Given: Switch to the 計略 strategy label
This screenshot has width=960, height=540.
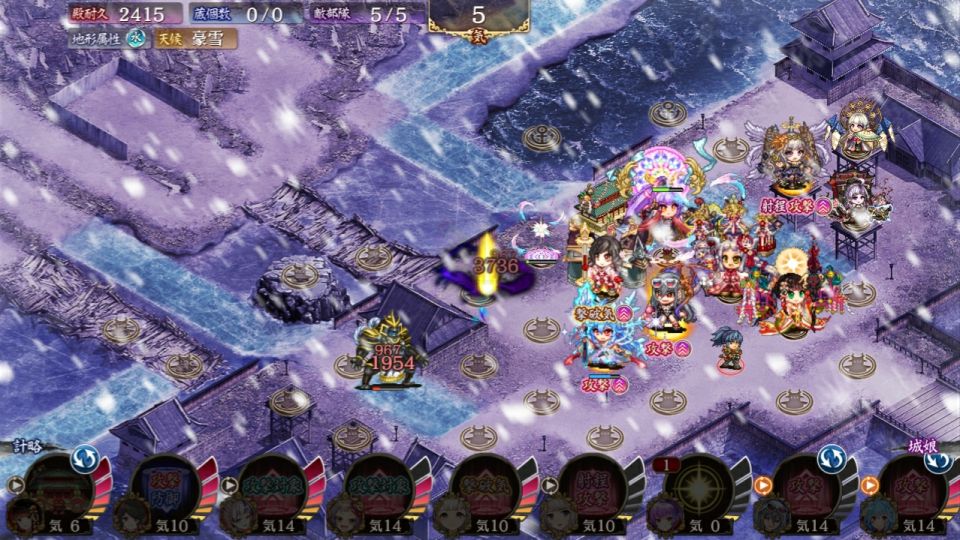Looking at the screenshot, I should point(27,446).
